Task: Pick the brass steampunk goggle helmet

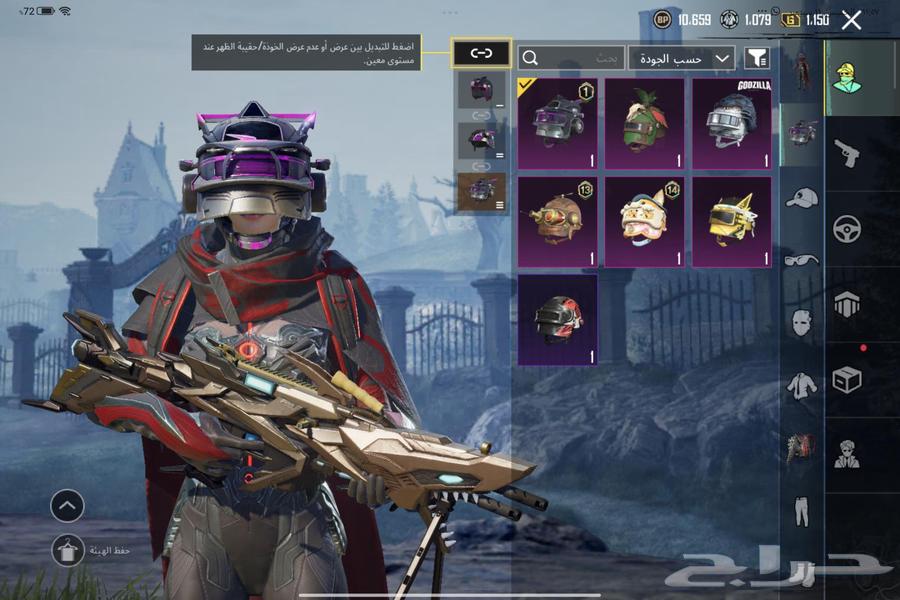Action: tap(557, 221)
